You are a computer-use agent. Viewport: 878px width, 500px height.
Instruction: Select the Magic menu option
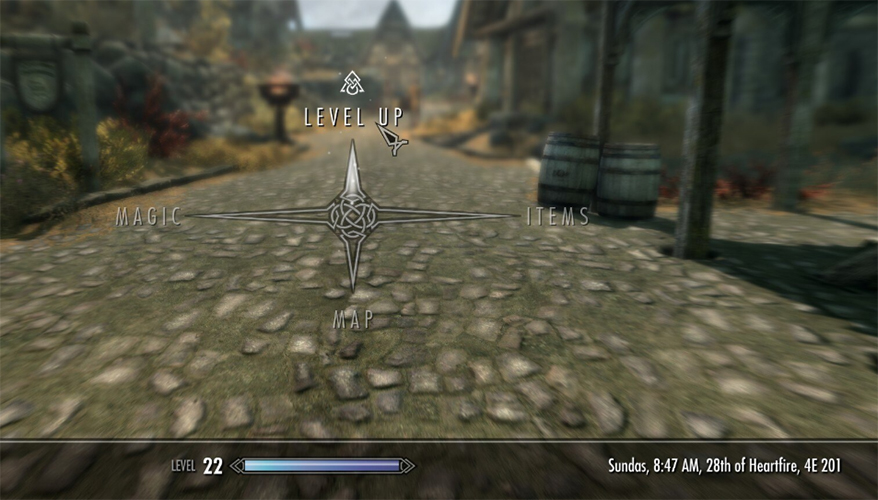click(148, 216)
